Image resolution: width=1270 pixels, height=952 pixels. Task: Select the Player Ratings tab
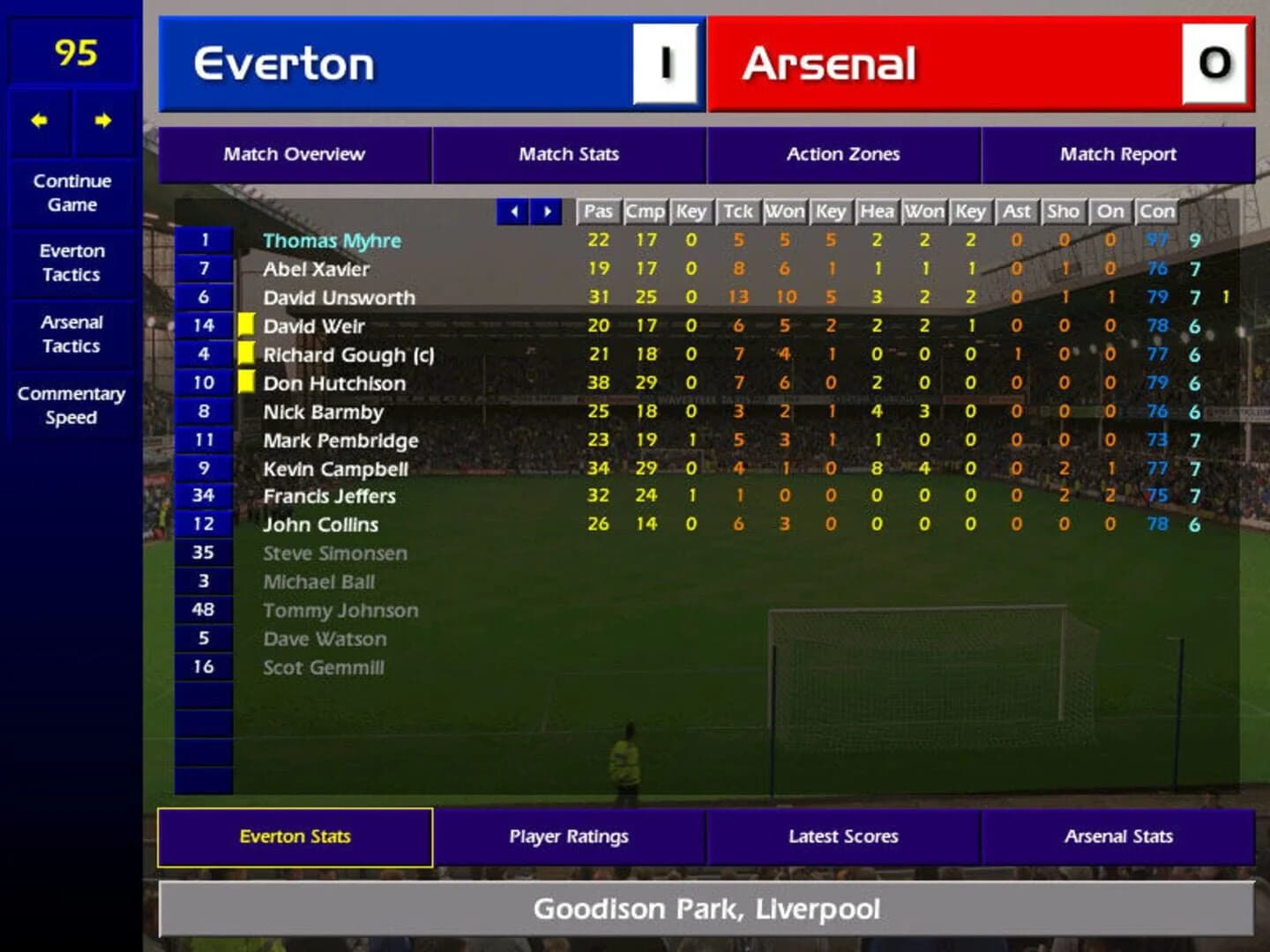(568, 836)
